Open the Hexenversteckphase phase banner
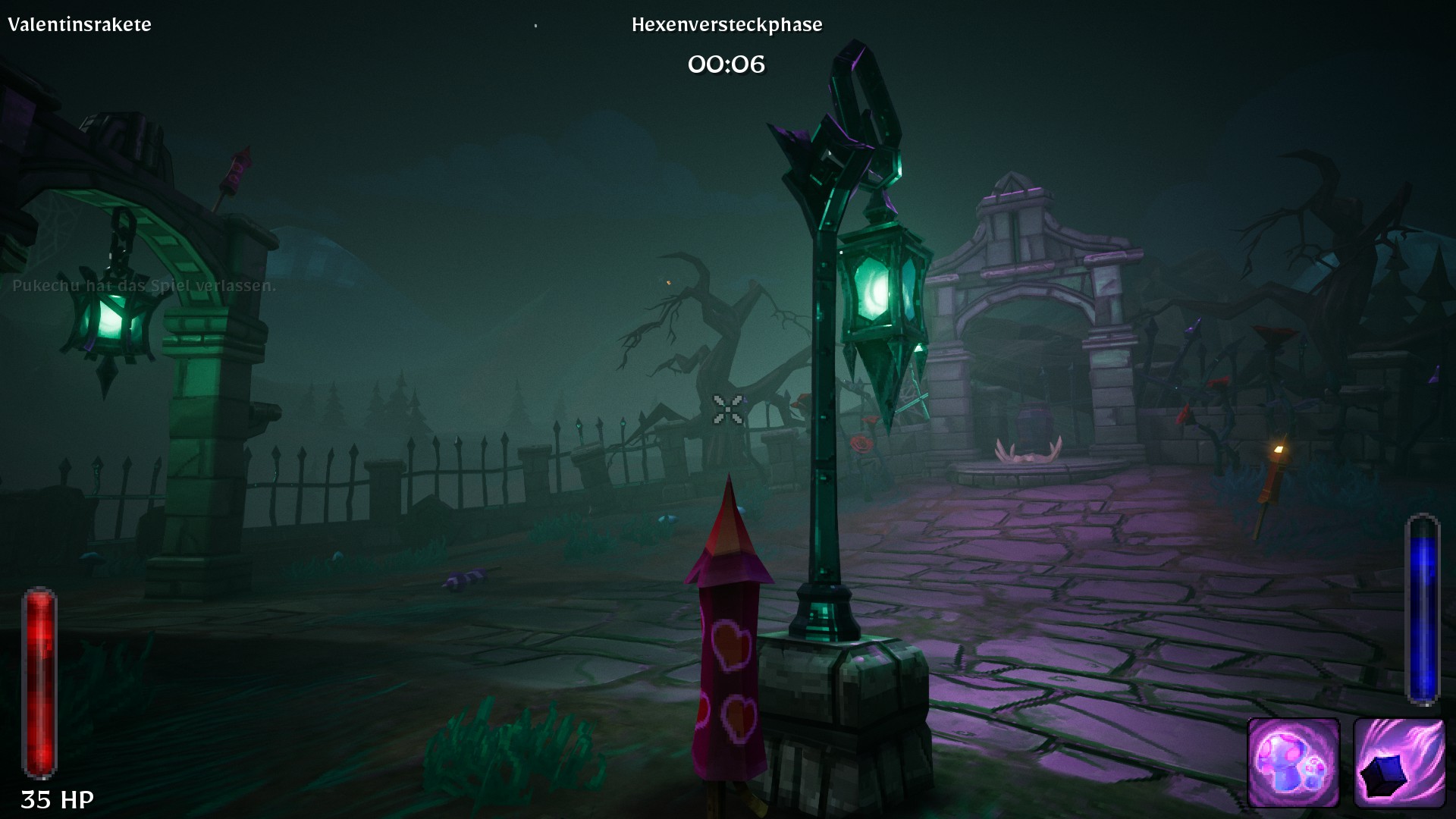The height and width of the screenshot is (819, 1456). pyautogui.click(x=726, y=24)
